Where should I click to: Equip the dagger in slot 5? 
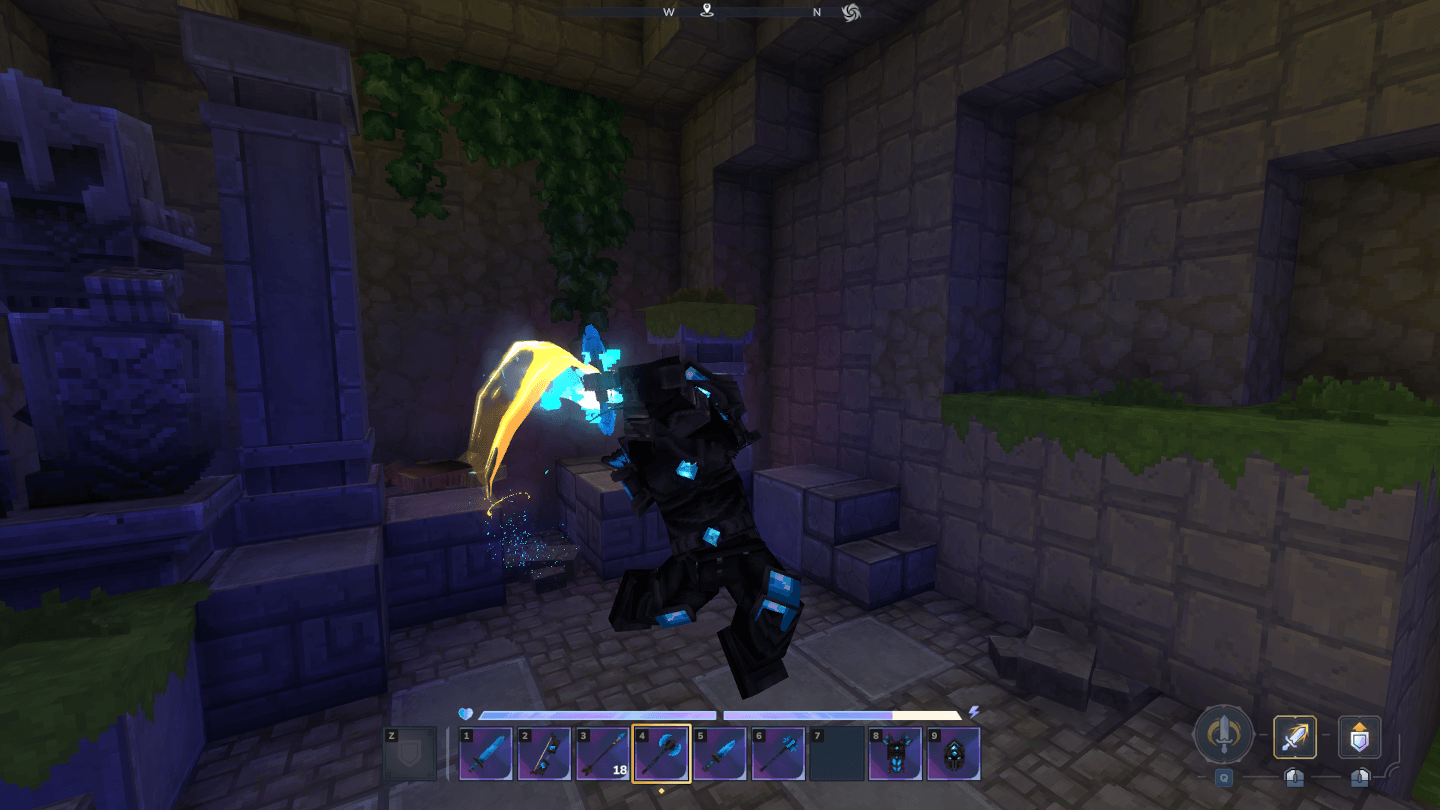[x=720, y=754]
